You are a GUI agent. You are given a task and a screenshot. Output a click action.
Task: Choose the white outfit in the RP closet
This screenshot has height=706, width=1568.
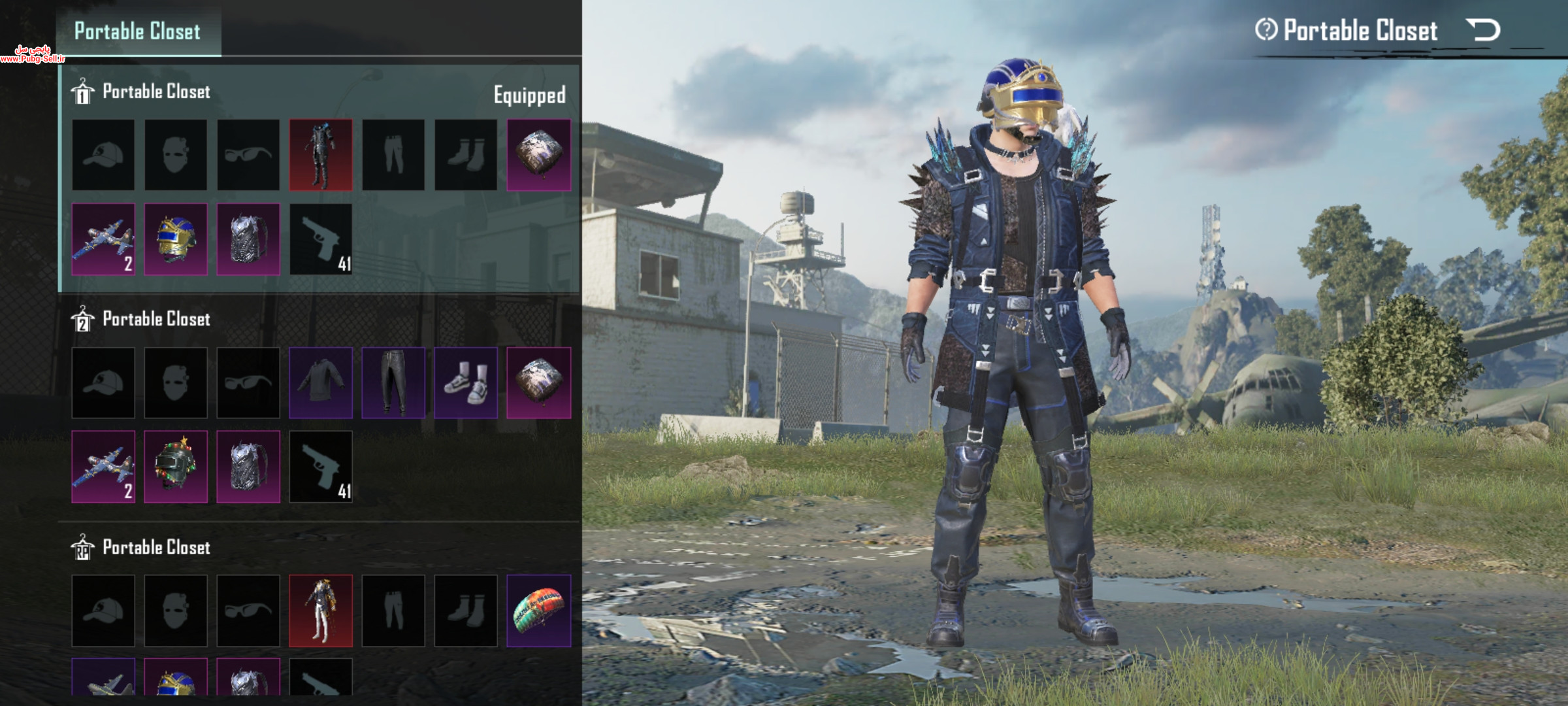(x=321, y=611)
